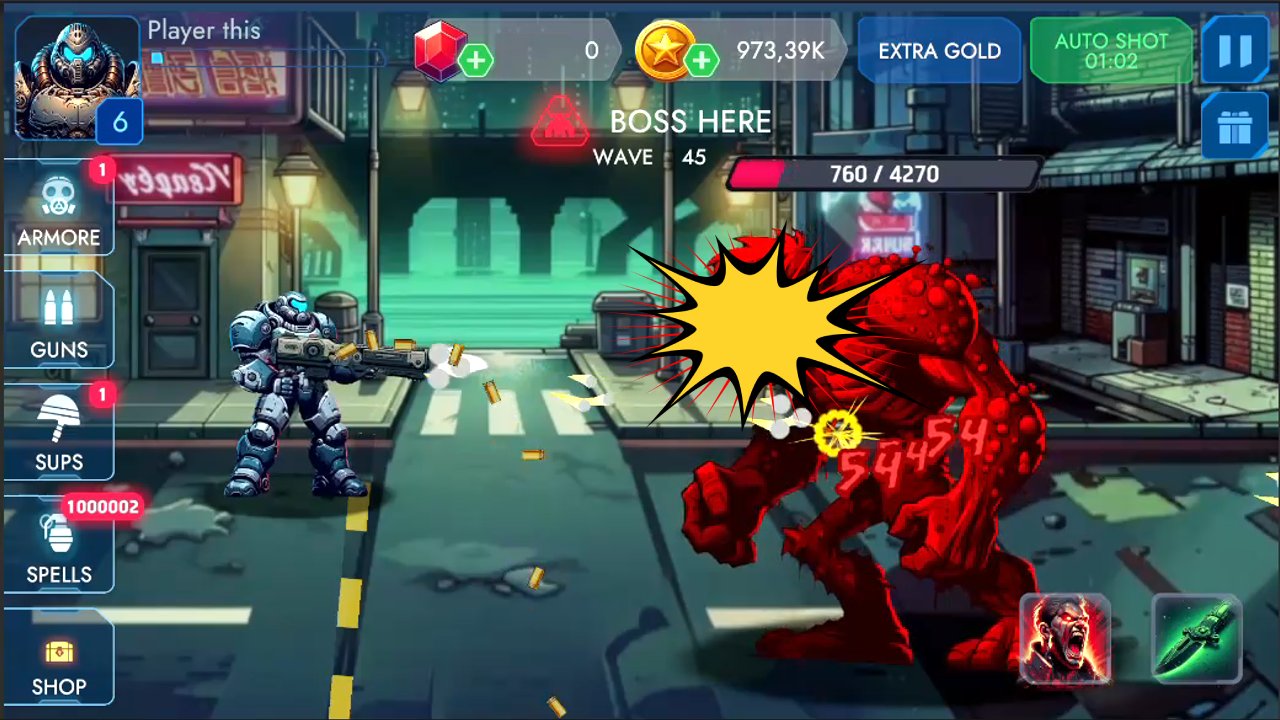This screenshot has height=720, width=1280.
Task: Select the Player this name field
Action: pyautogui.click(x=204, y=30)
